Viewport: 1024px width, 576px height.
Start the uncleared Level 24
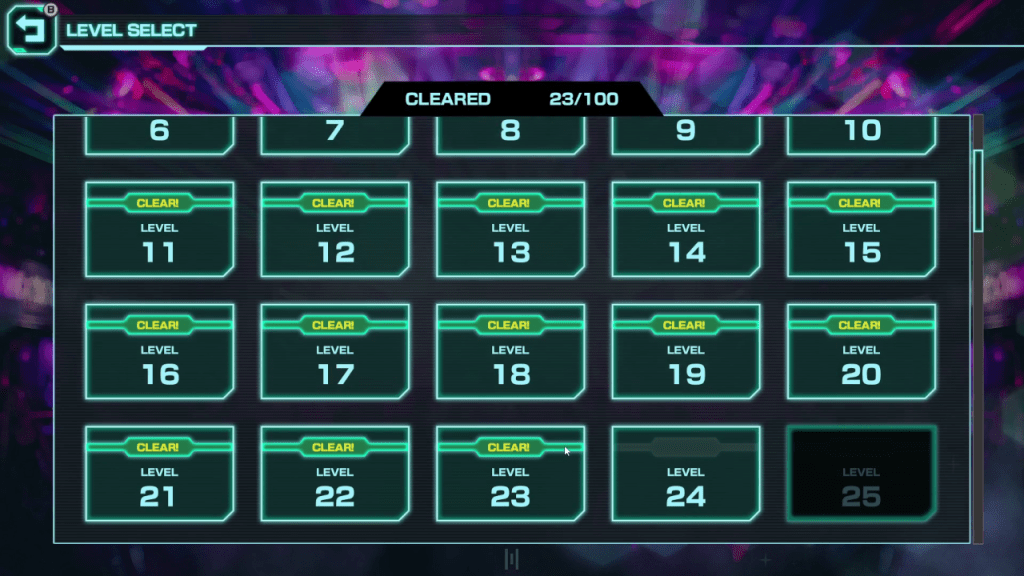pyautogui.click(x=686, y=474)
